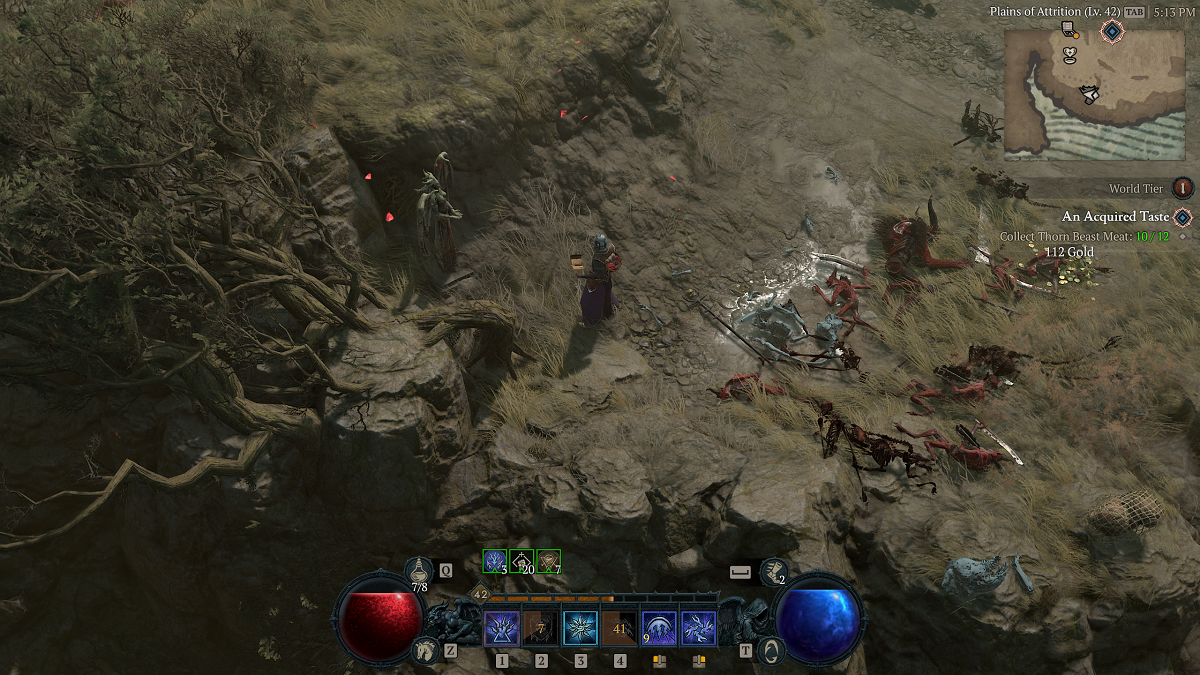Select the lightning buff icon with 3 stacks
This screenshot has height=675, width=1200.
tap(495, 561)
